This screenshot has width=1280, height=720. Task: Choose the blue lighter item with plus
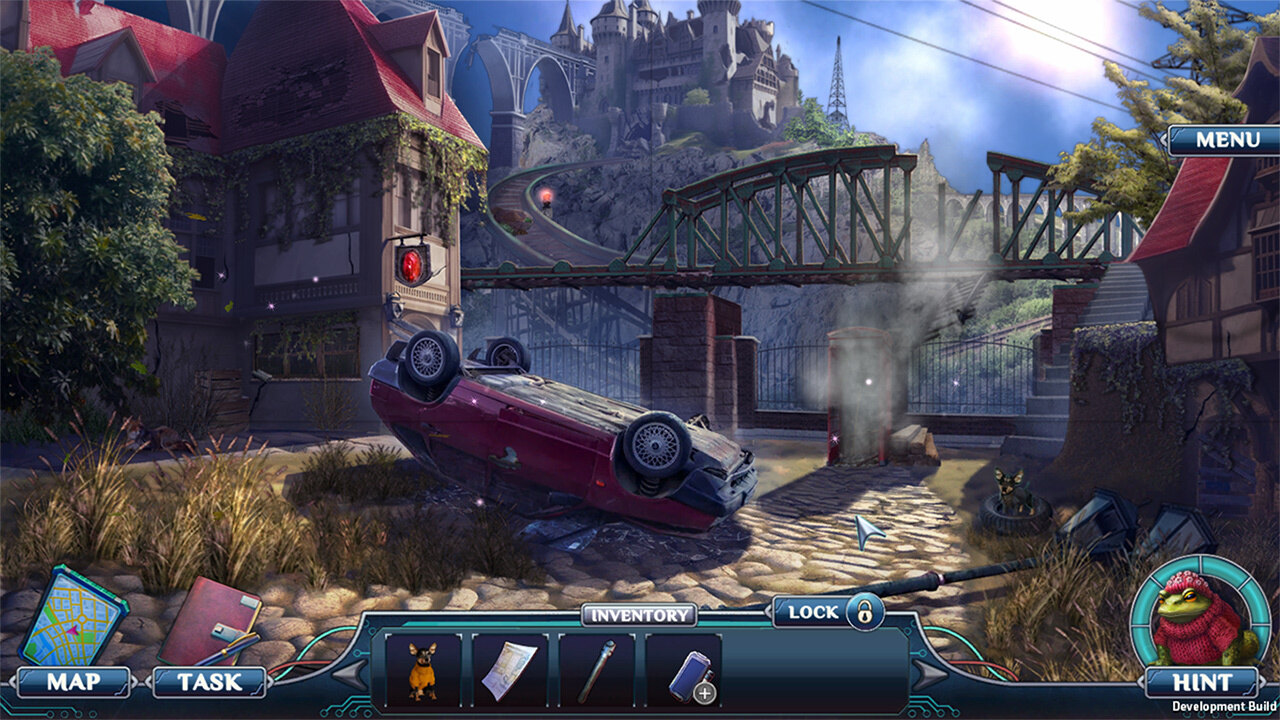coord(684,670)
